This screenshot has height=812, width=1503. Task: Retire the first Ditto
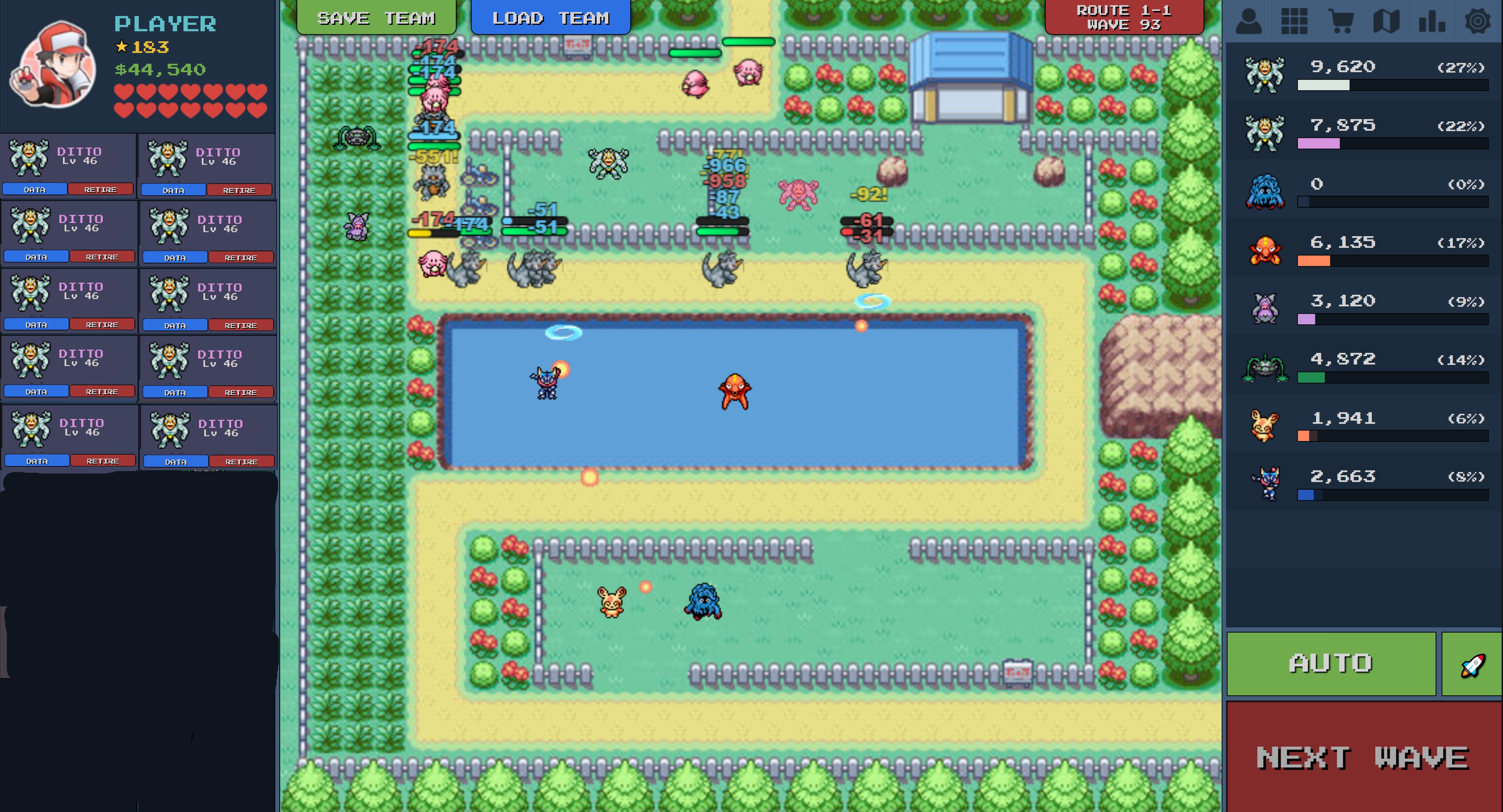[x=100, y=189]
